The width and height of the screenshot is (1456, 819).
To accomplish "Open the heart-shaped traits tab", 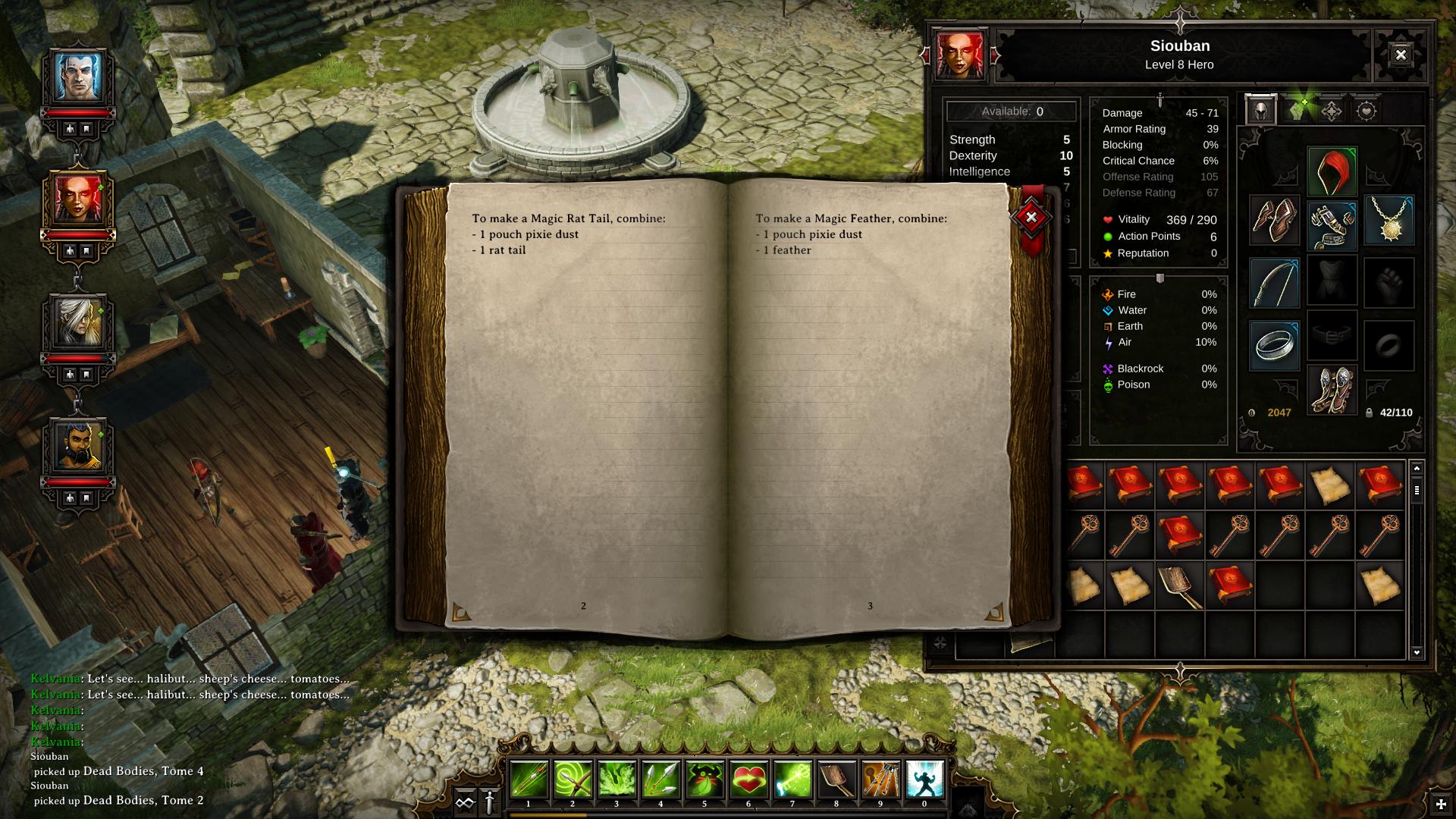I will [x=1367, y=111].
